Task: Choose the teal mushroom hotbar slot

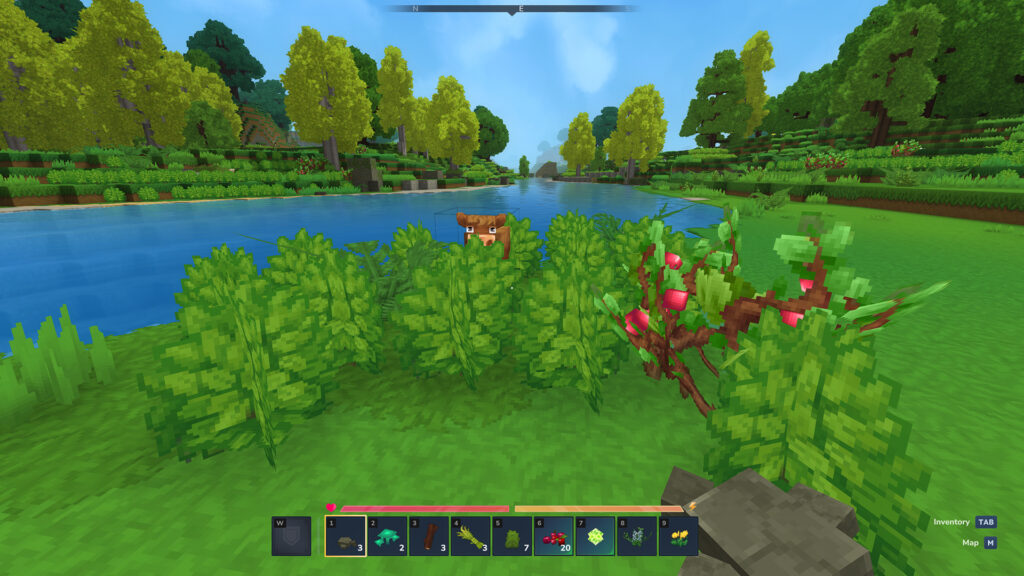Action: pyautogui.click(x=387, y=537)
